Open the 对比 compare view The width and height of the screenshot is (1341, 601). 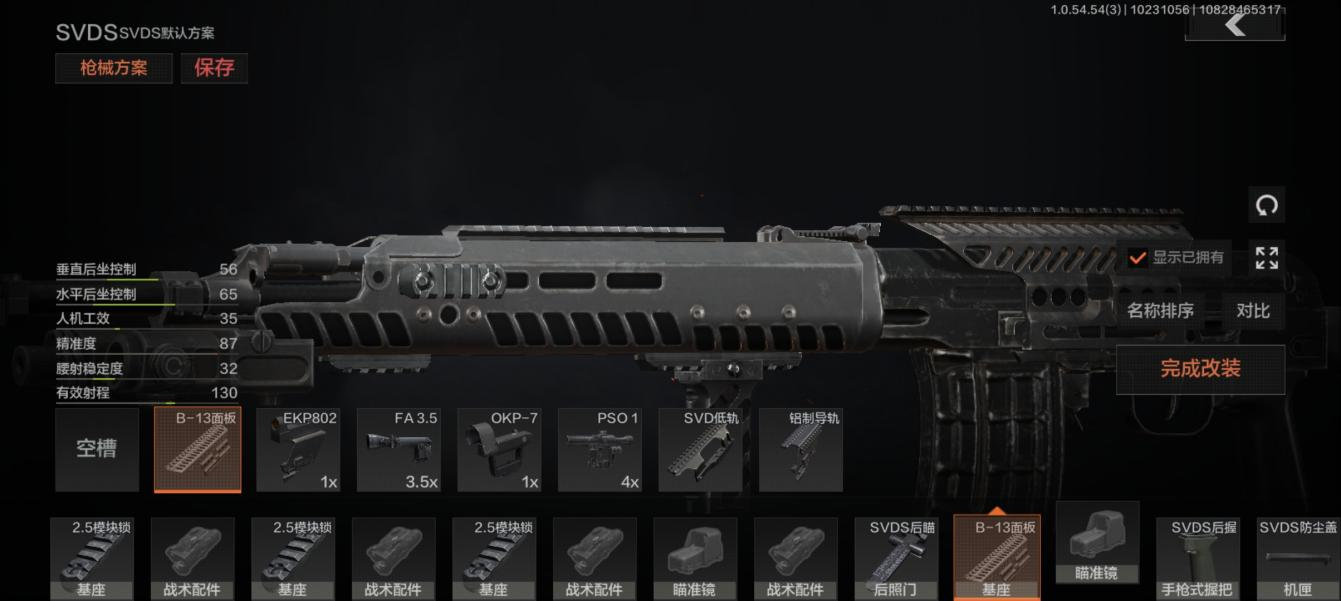pyautogui.click(x=1253, y=311)
